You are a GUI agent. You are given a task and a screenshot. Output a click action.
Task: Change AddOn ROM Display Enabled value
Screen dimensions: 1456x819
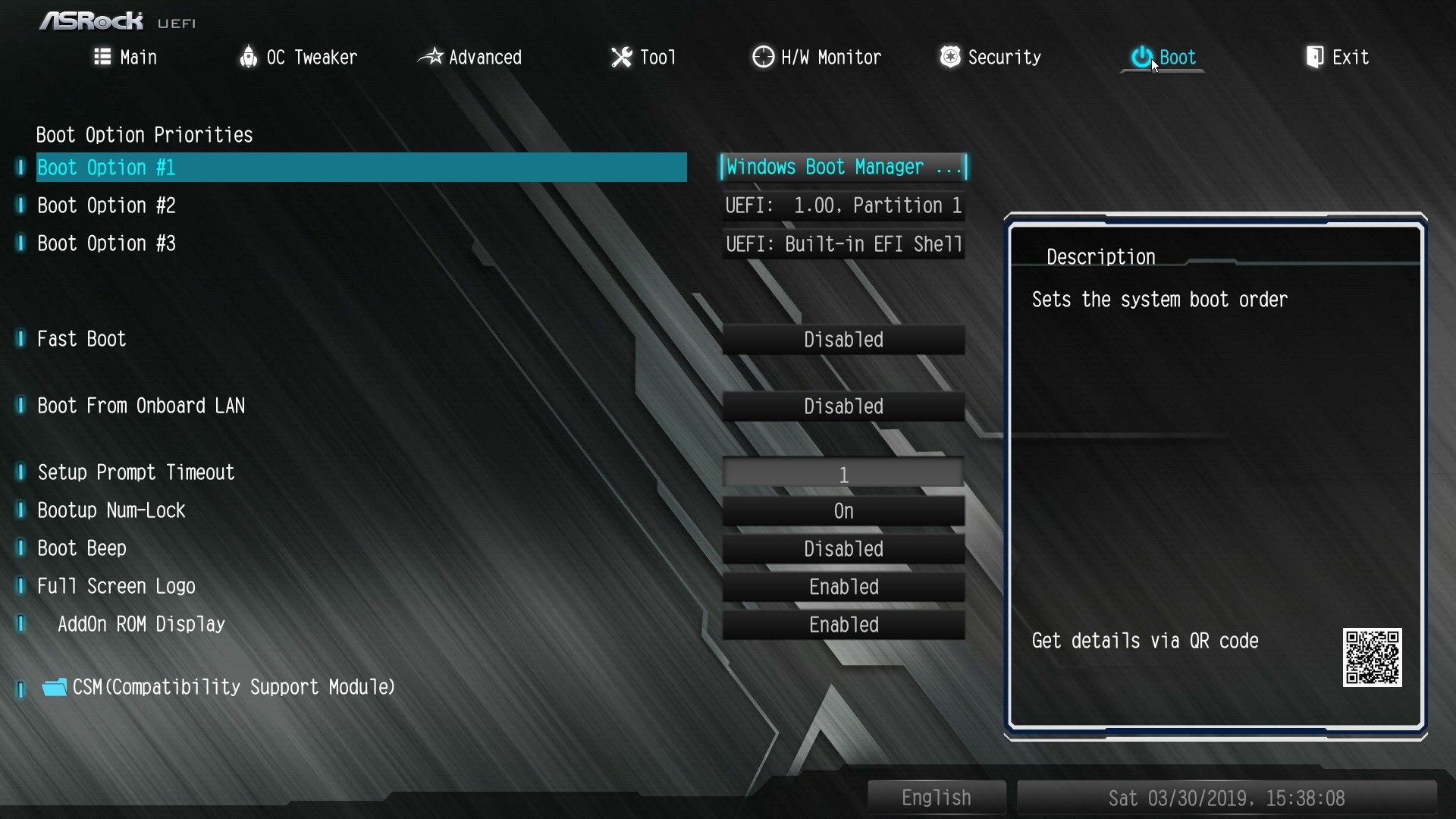coord(843,624)
